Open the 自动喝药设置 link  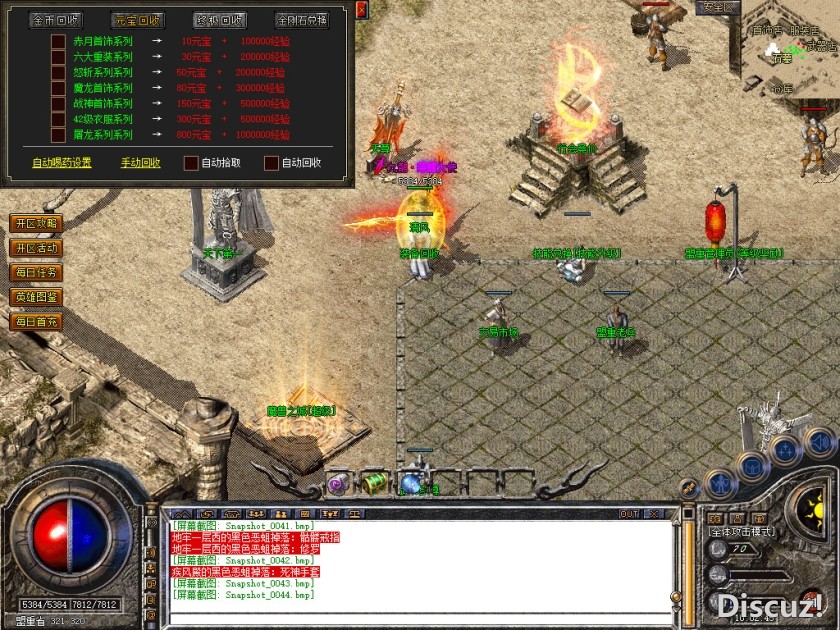click(61, 163)
